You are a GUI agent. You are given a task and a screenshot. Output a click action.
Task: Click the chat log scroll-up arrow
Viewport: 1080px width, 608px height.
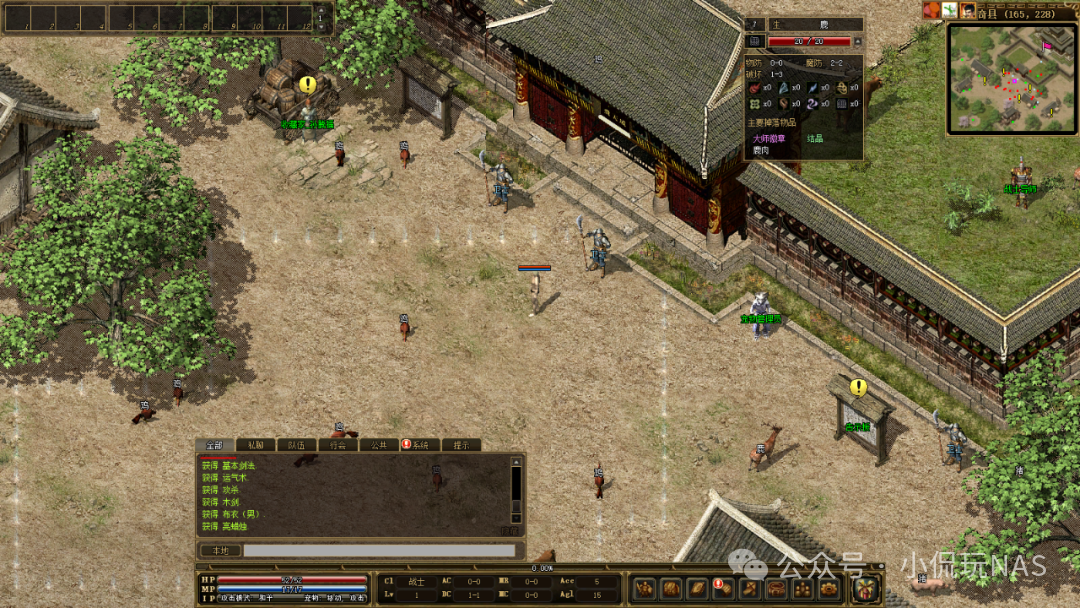pyautogui.click(x=517, y=461)
